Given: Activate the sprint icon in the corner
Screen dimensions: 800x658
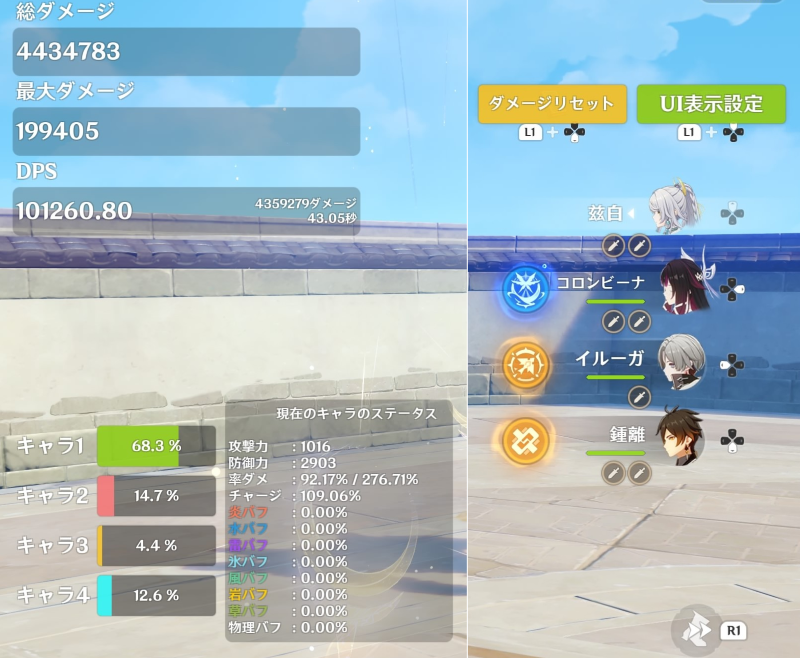Looking at the screenshot, I should pyautogui.click(x=698, y=627).
